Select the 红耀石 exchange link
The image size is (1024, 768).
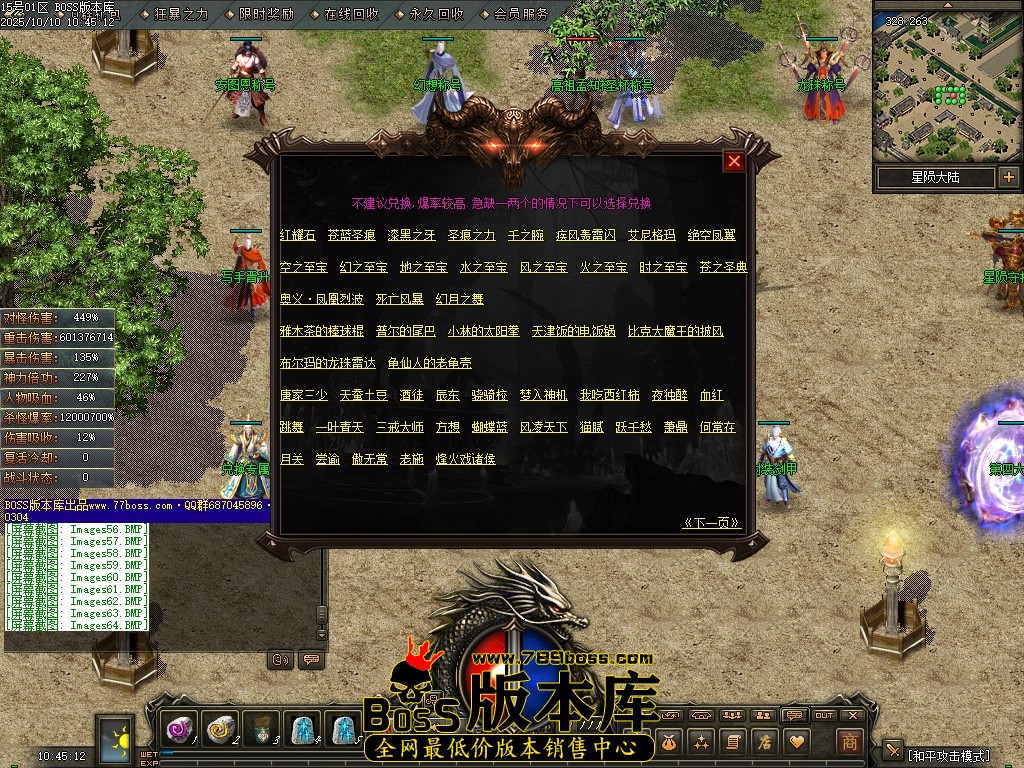click(x=297, y=236)
